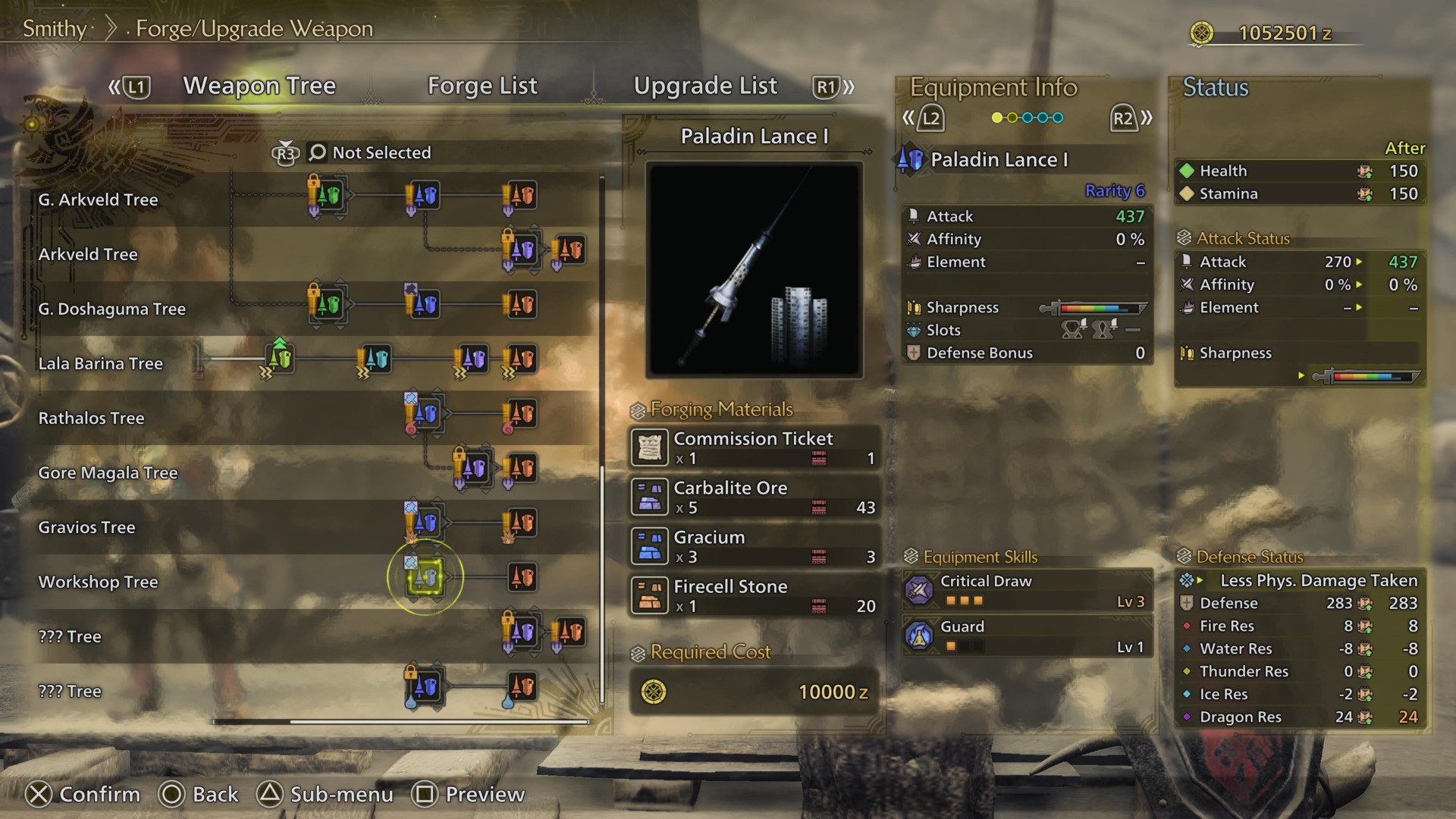Click the R2 arrow to view next info page

[1123, 118]
